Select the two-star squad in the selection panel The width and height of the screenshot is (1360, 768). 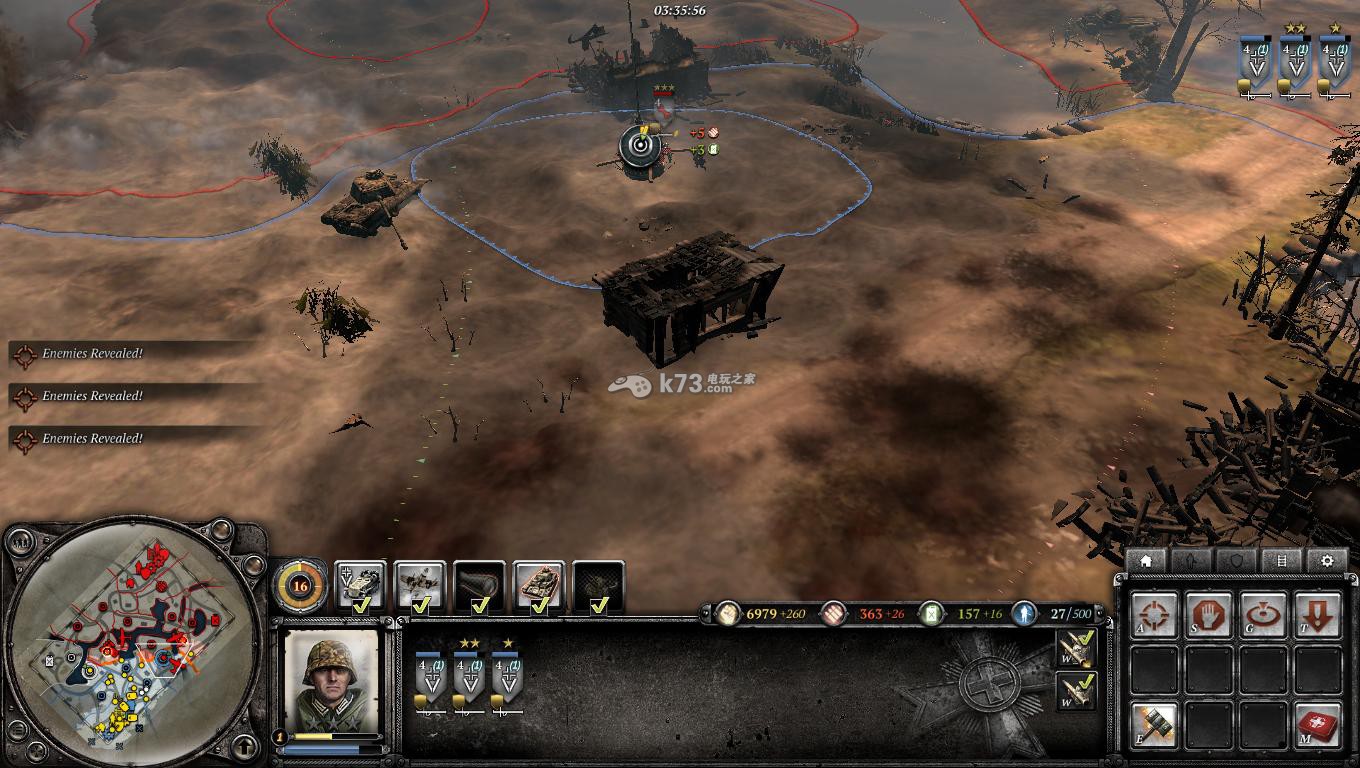tap(469, 677)
